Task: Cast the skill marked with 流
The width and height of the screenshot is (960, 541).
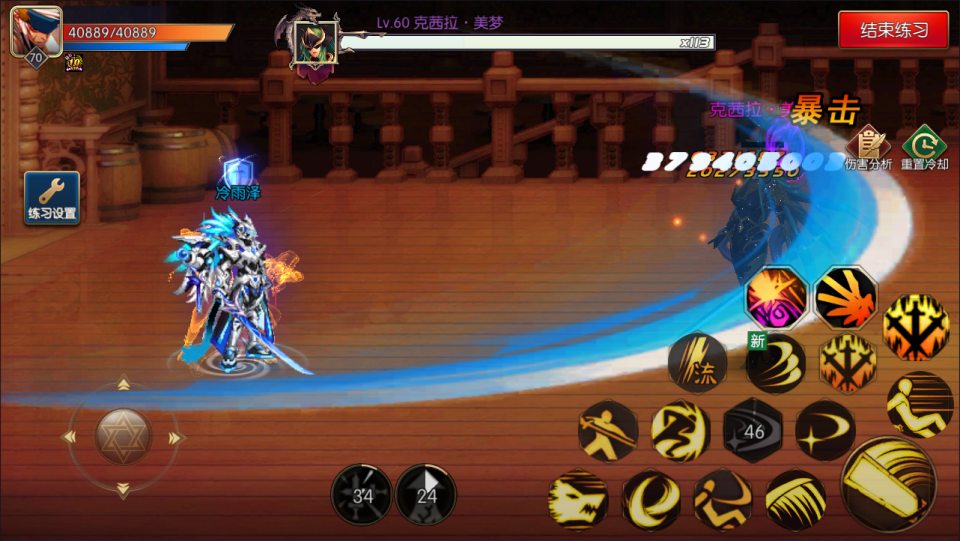Action: [x=697, y=362]
